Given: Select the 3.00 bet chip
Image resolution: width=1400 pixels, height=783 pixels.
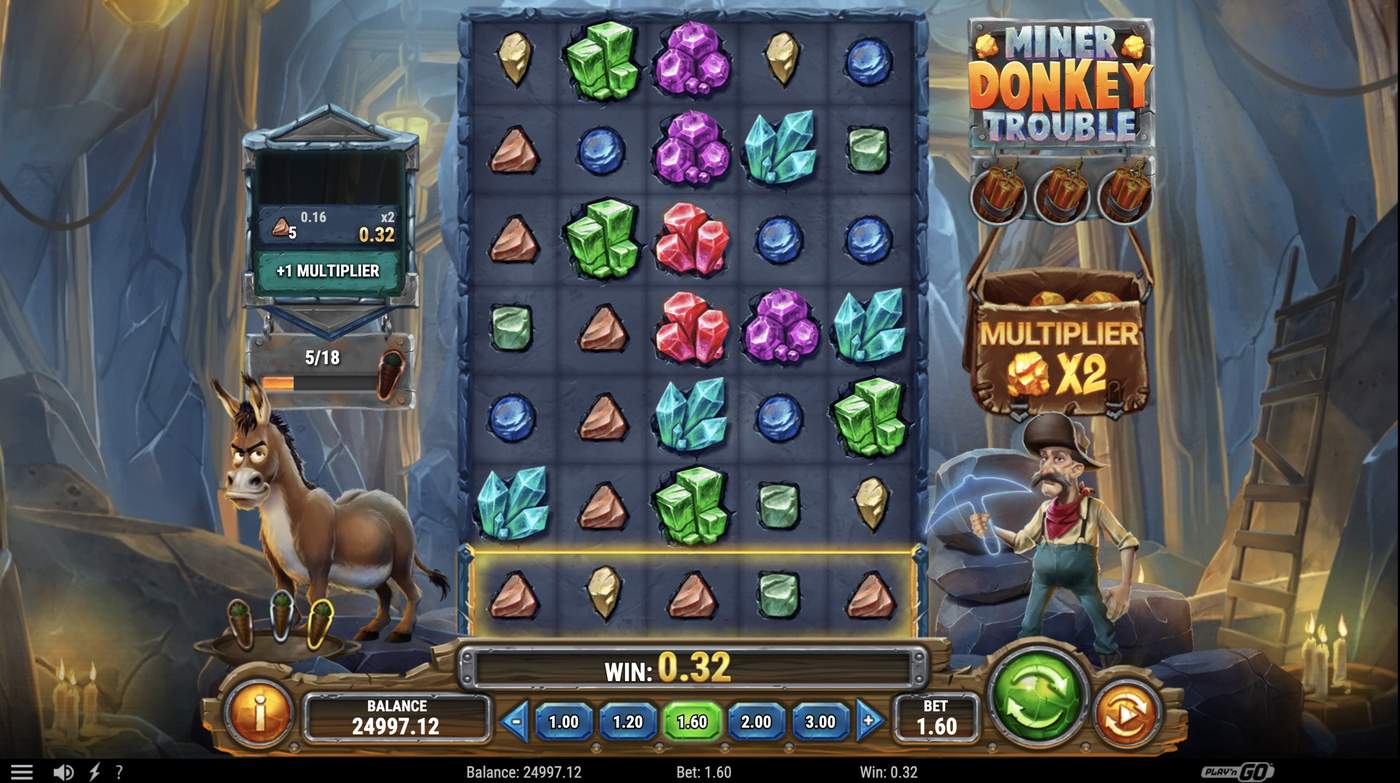Looking at the screenshot, I should [x=820, y=721].
